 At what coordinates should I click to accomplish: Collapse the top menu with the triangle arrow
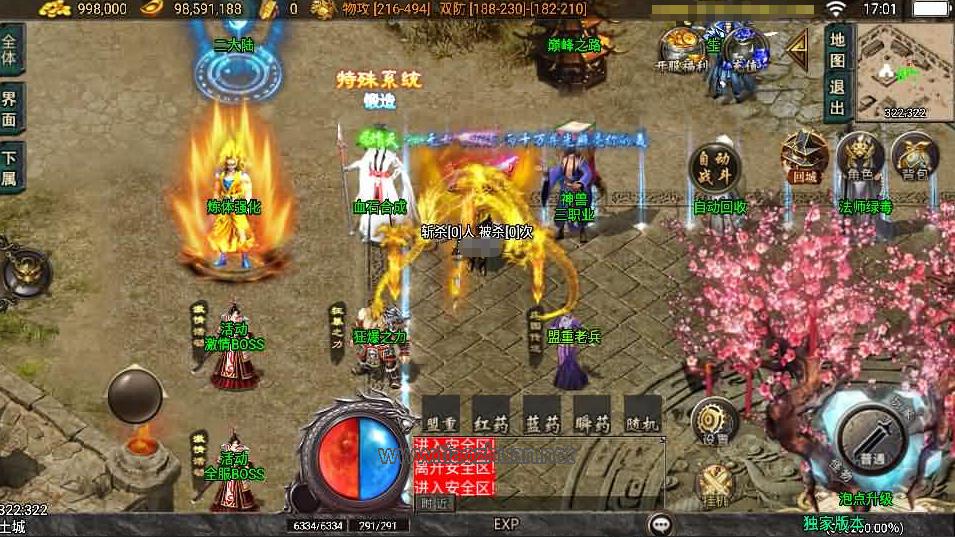pyautogui.click(x=797, y=45)
